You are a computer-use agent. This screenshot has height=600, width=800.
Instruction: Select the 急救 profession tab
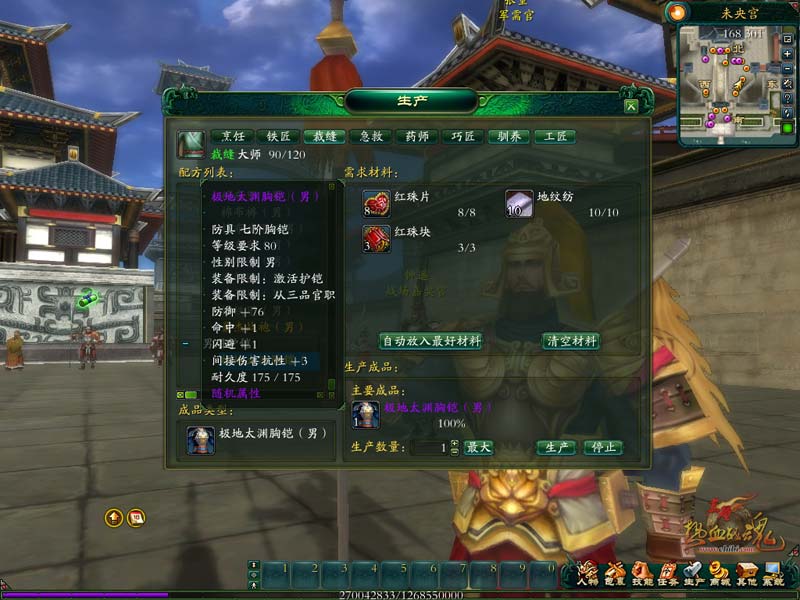[370, 137]
